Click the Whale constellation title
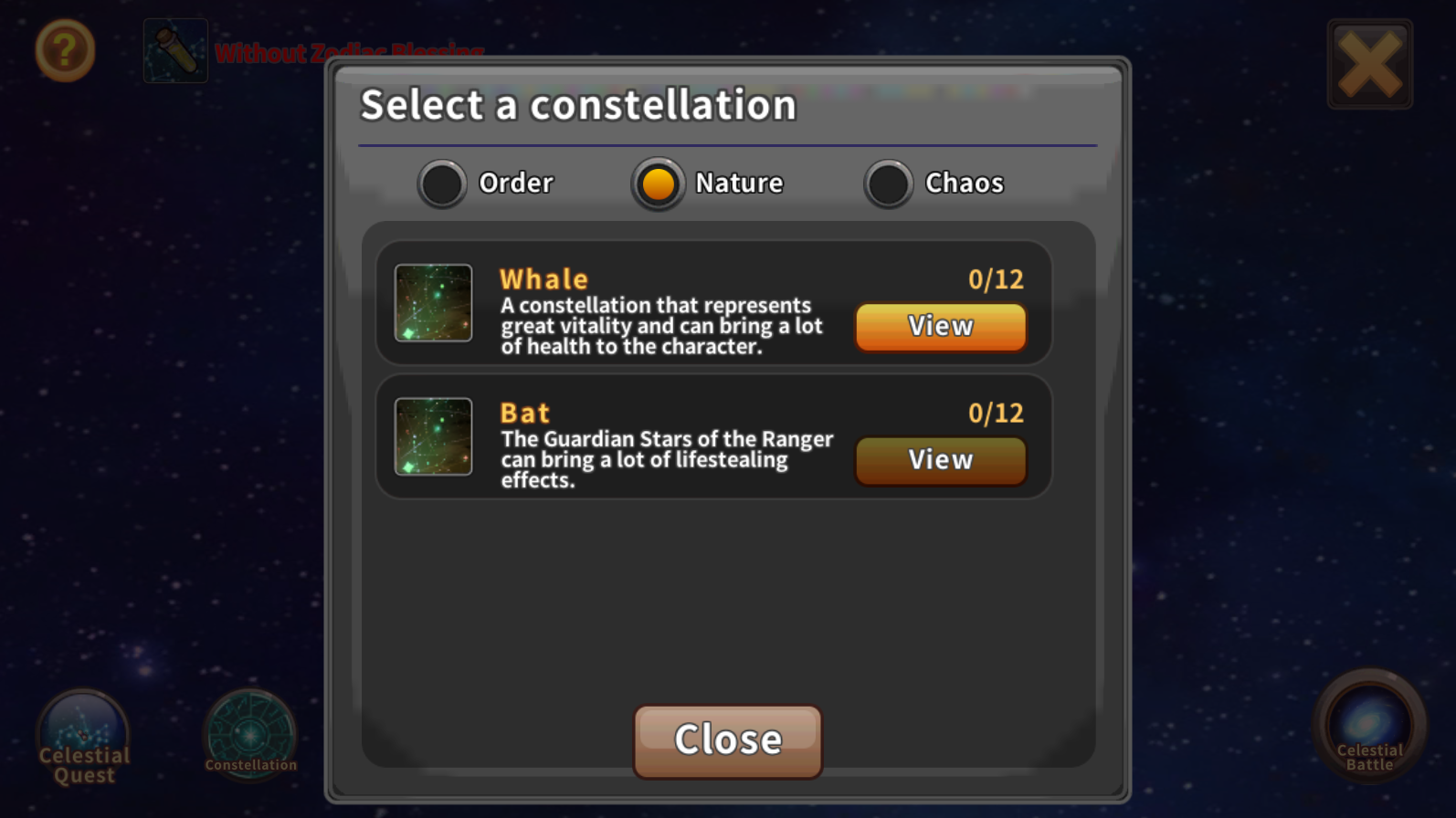This screenshot has height=818, width=1456. click(x=543, y=278)
